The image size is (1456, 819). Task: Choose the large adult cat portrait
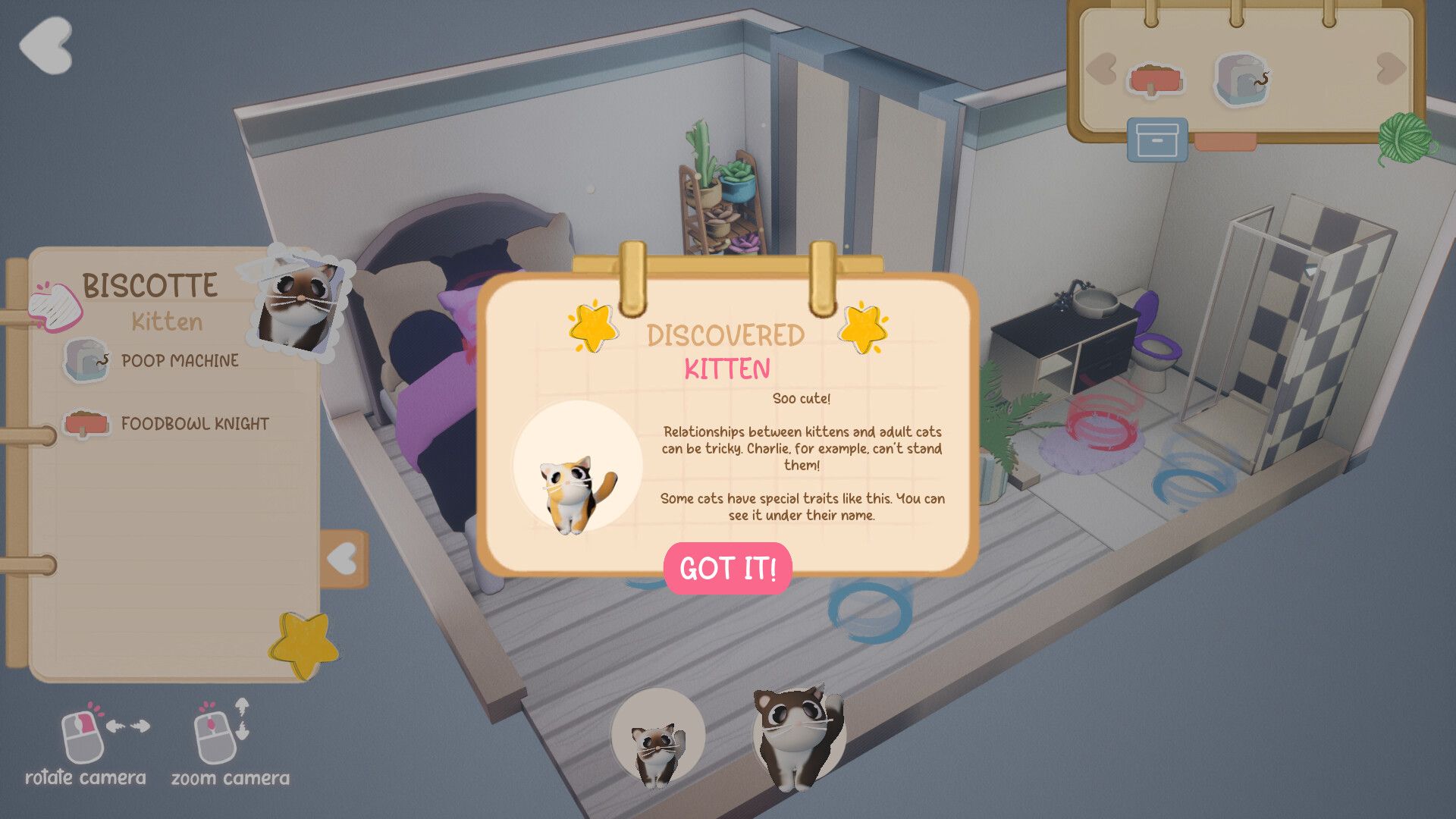(798, 734)
